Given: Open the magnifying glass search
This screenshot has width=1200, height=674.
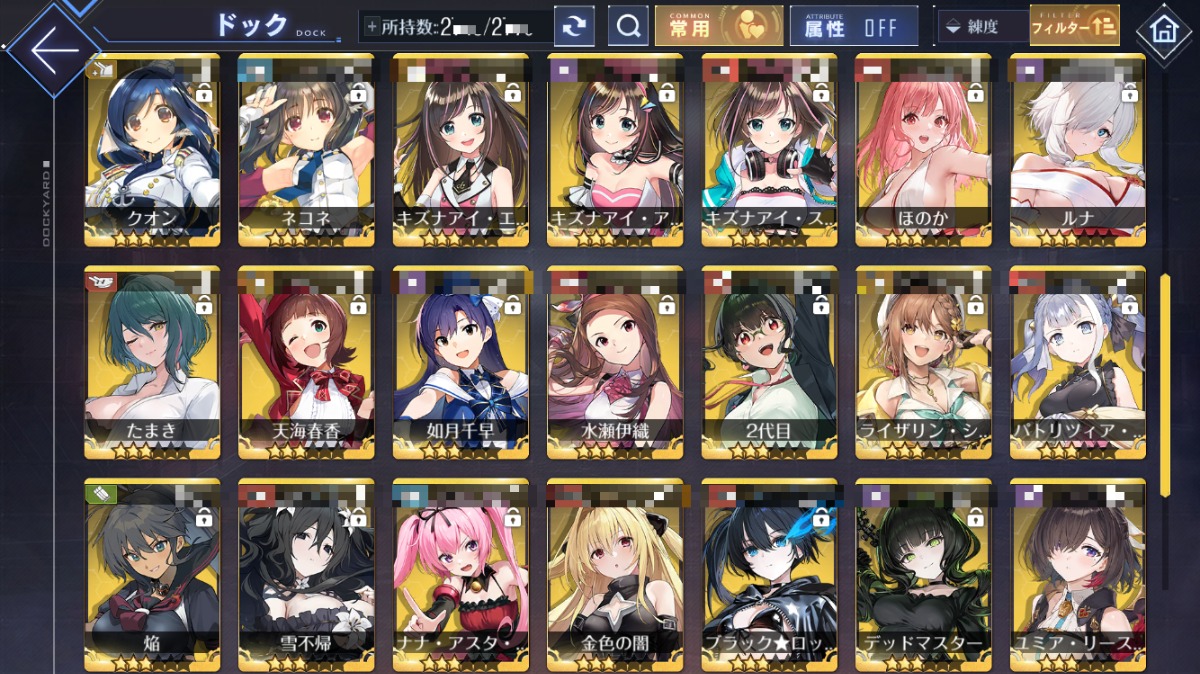Looking at the screenshot, I should click(x=628, y=27).
